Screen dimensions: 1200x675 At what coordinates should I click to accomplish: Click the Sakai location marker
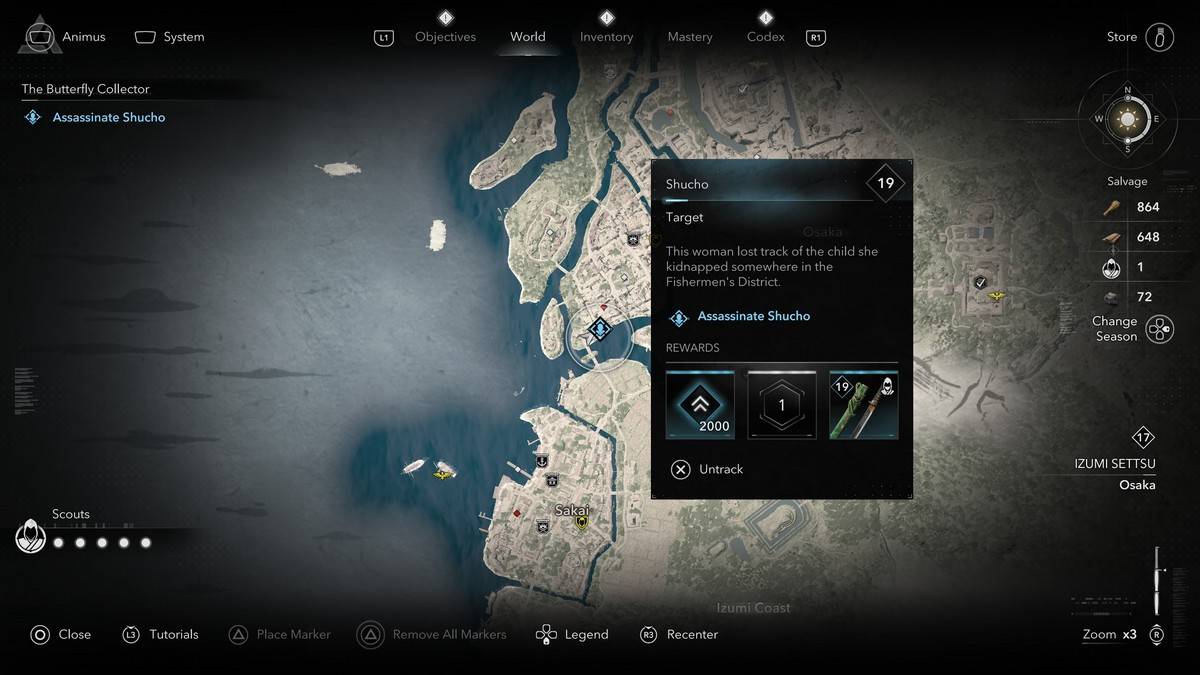[x=581, y=521]
